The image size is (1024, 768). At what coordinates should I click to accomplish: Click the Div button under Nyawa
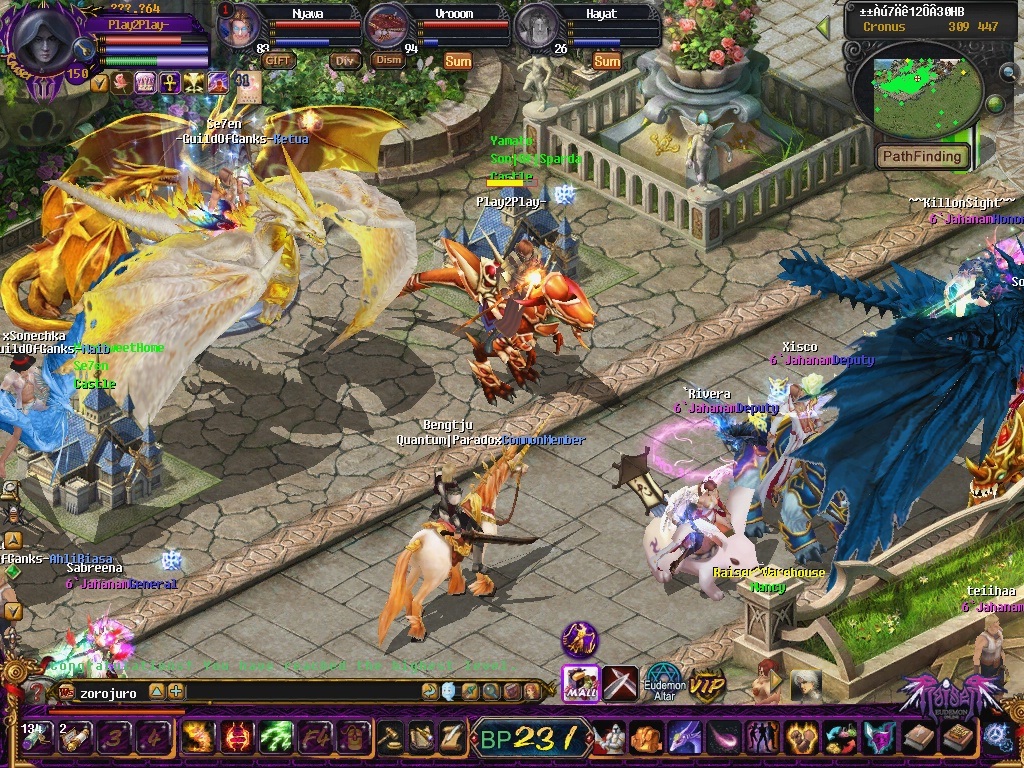[x=344, y=60]
